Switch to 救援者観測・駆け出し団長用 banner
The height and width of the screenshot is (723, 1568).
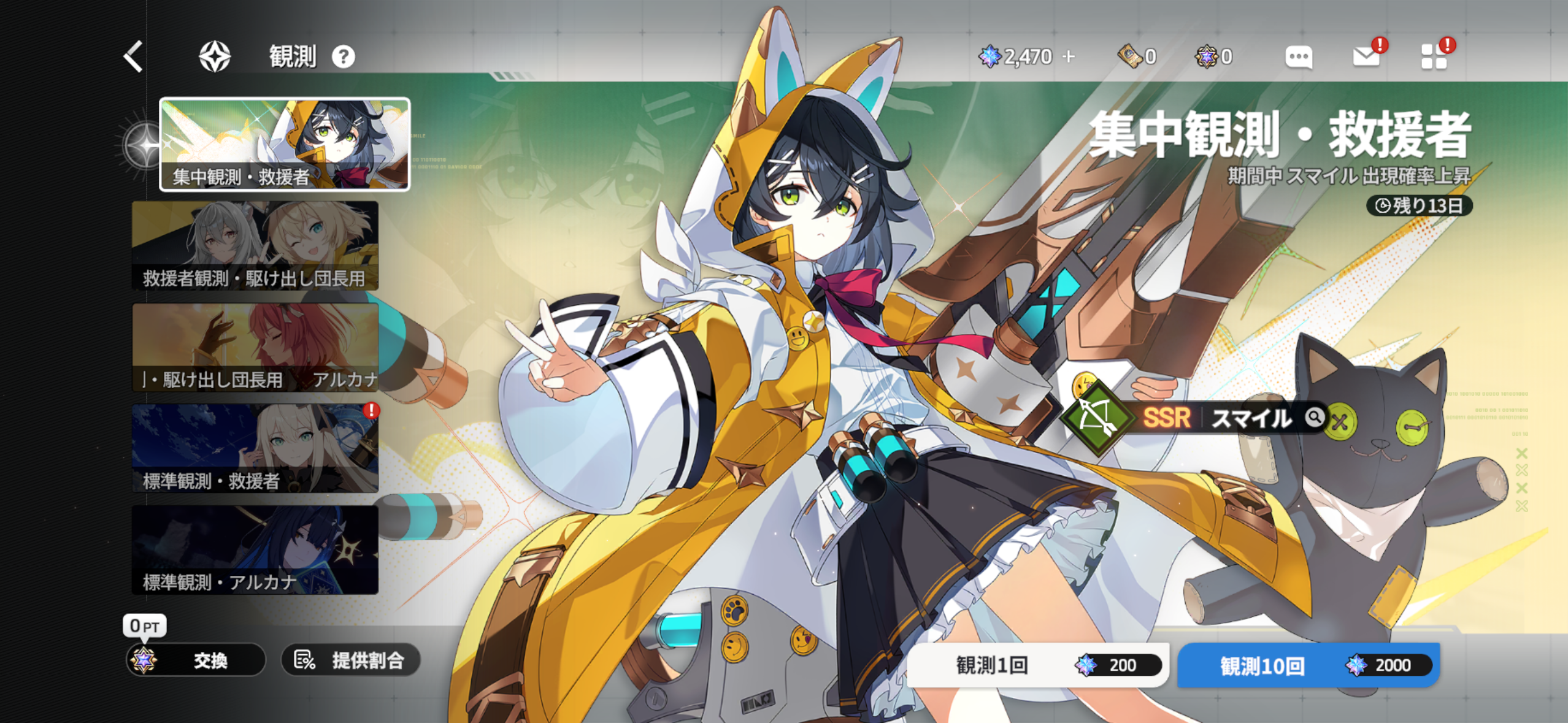pos(255,245)
